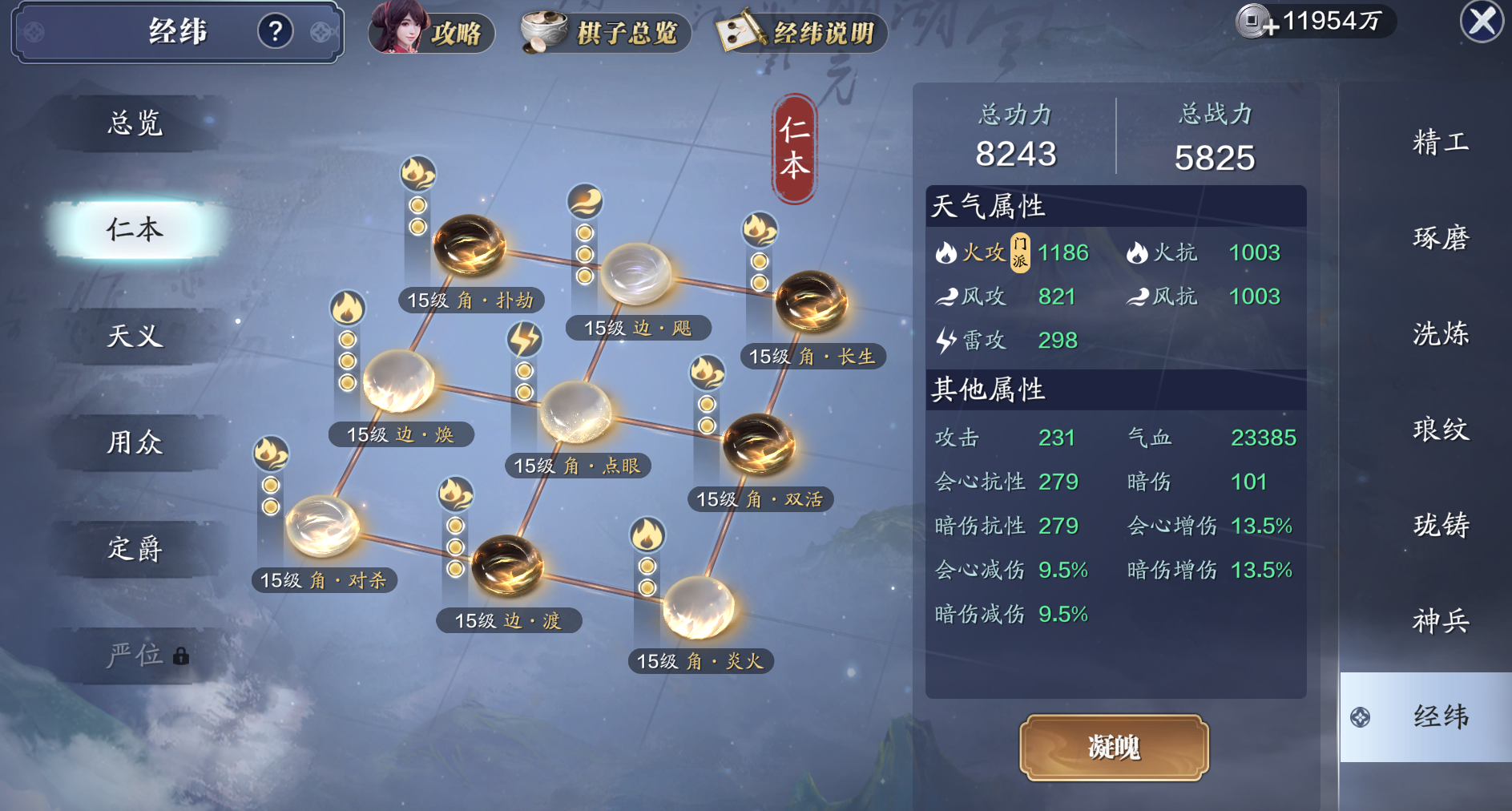Go to the 琅纹 side tab

click(1440, 430)
